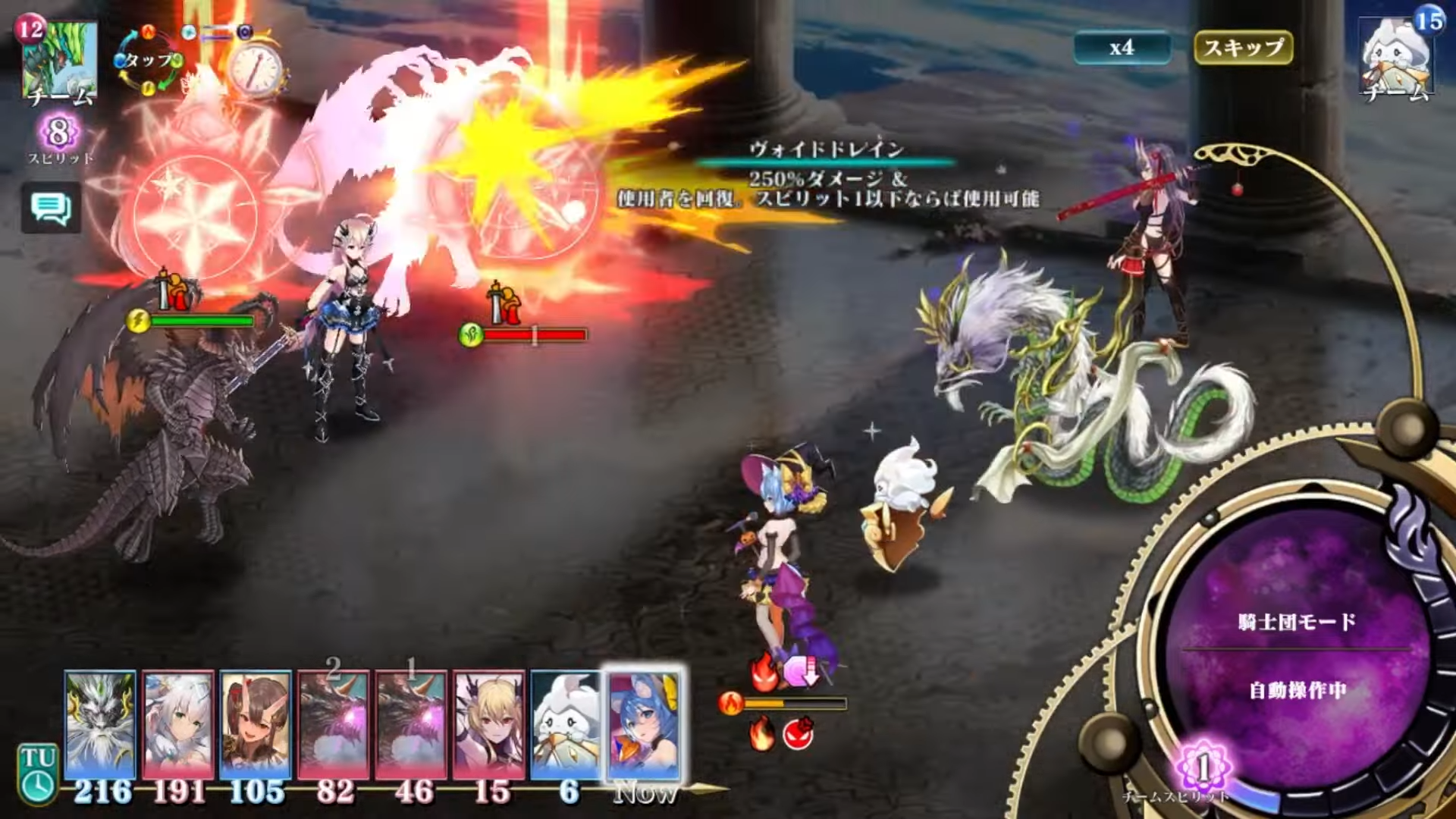
Task: Select the horned brunette girl turn card
Action: 256,724
